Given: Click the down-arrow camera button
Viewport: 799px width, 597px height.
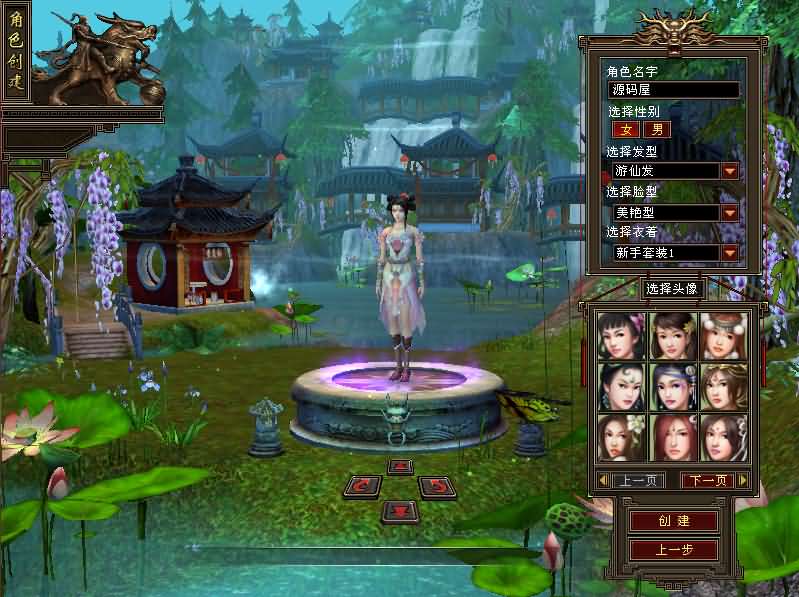Looking at the screenshot, I should [400, 511].
